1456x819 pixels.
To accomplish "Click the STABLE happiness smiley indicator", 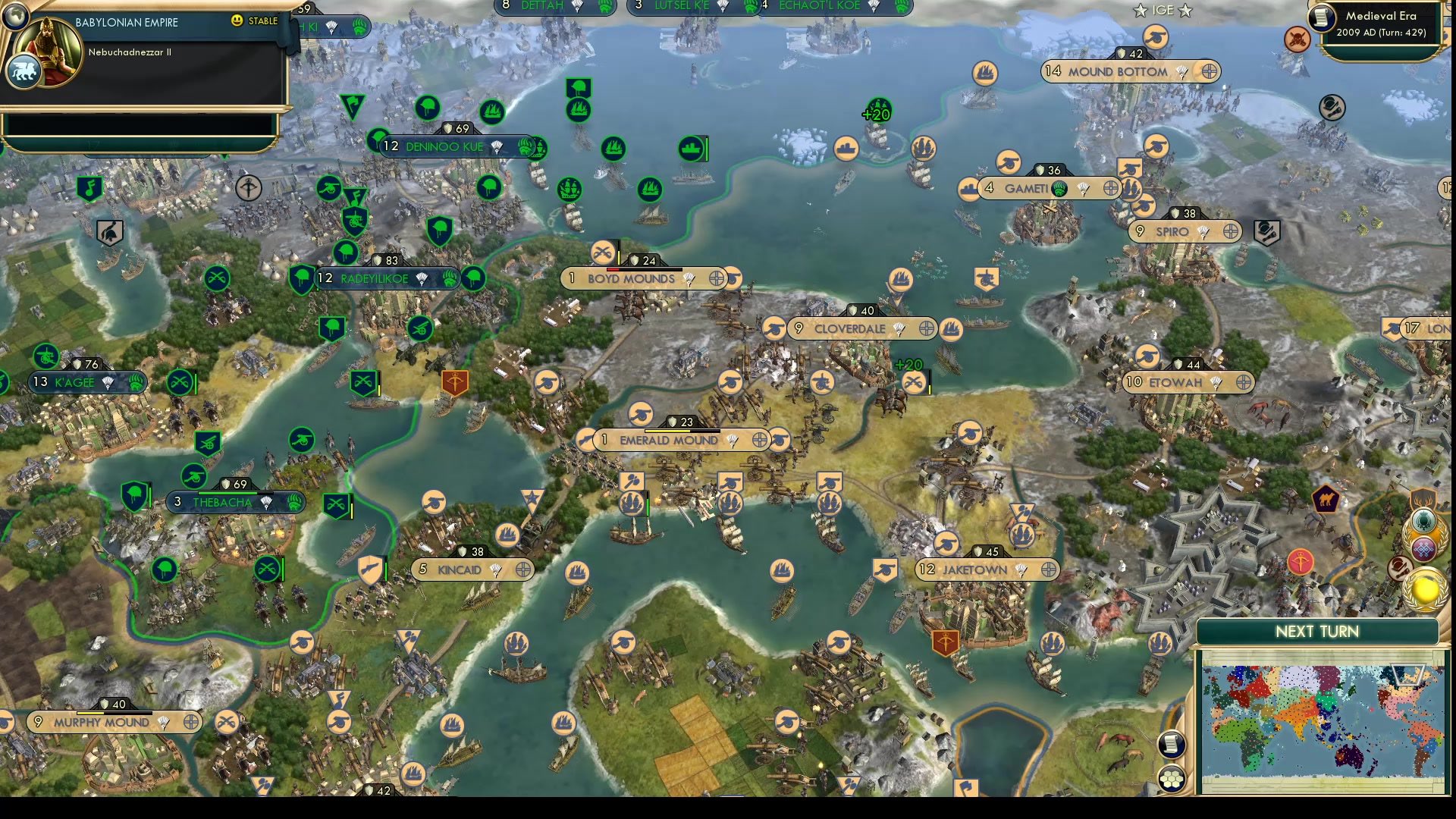I will [x=237, y=21].
